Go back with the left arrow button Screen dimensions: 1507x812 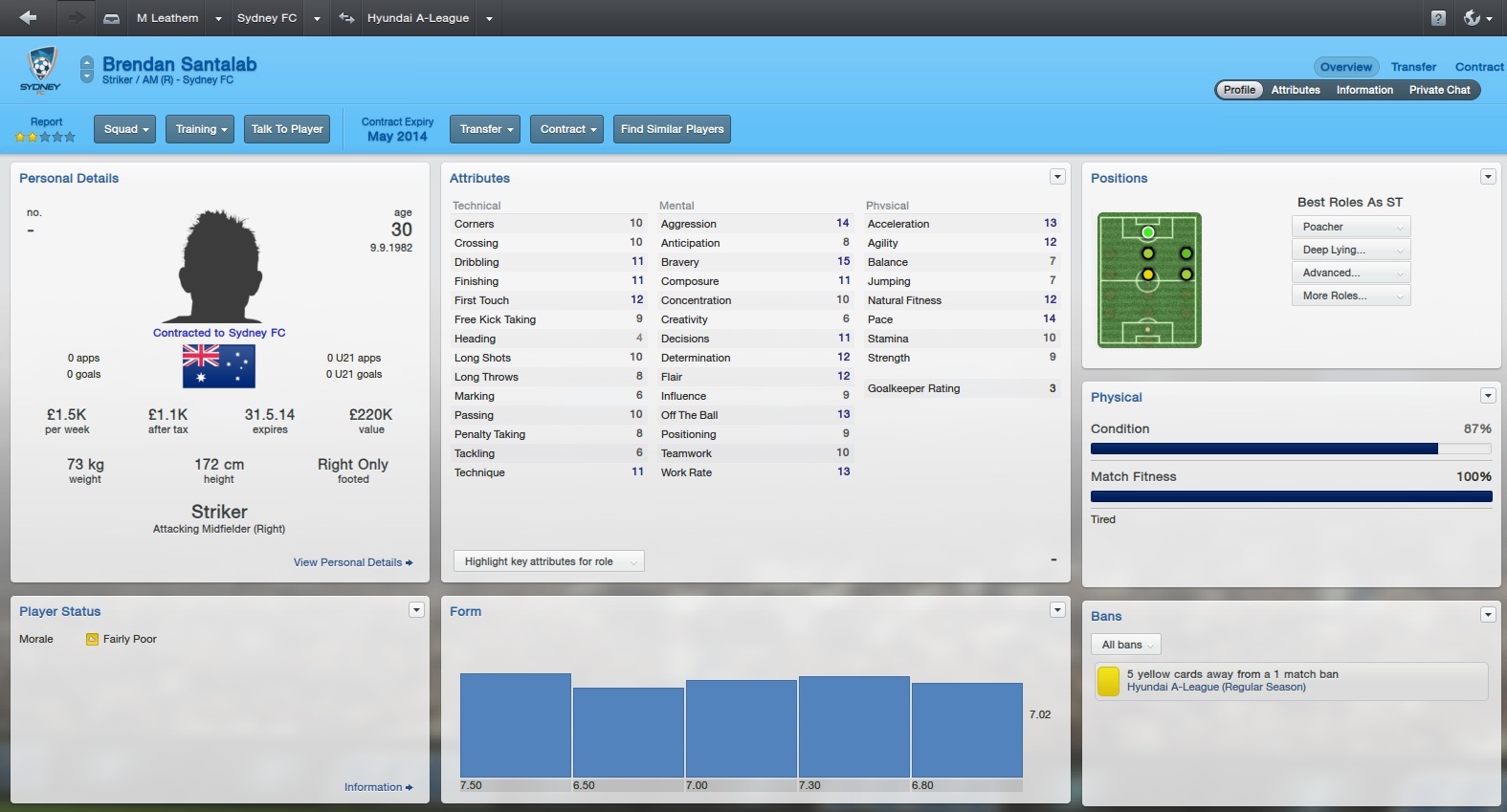click(28, 17)
